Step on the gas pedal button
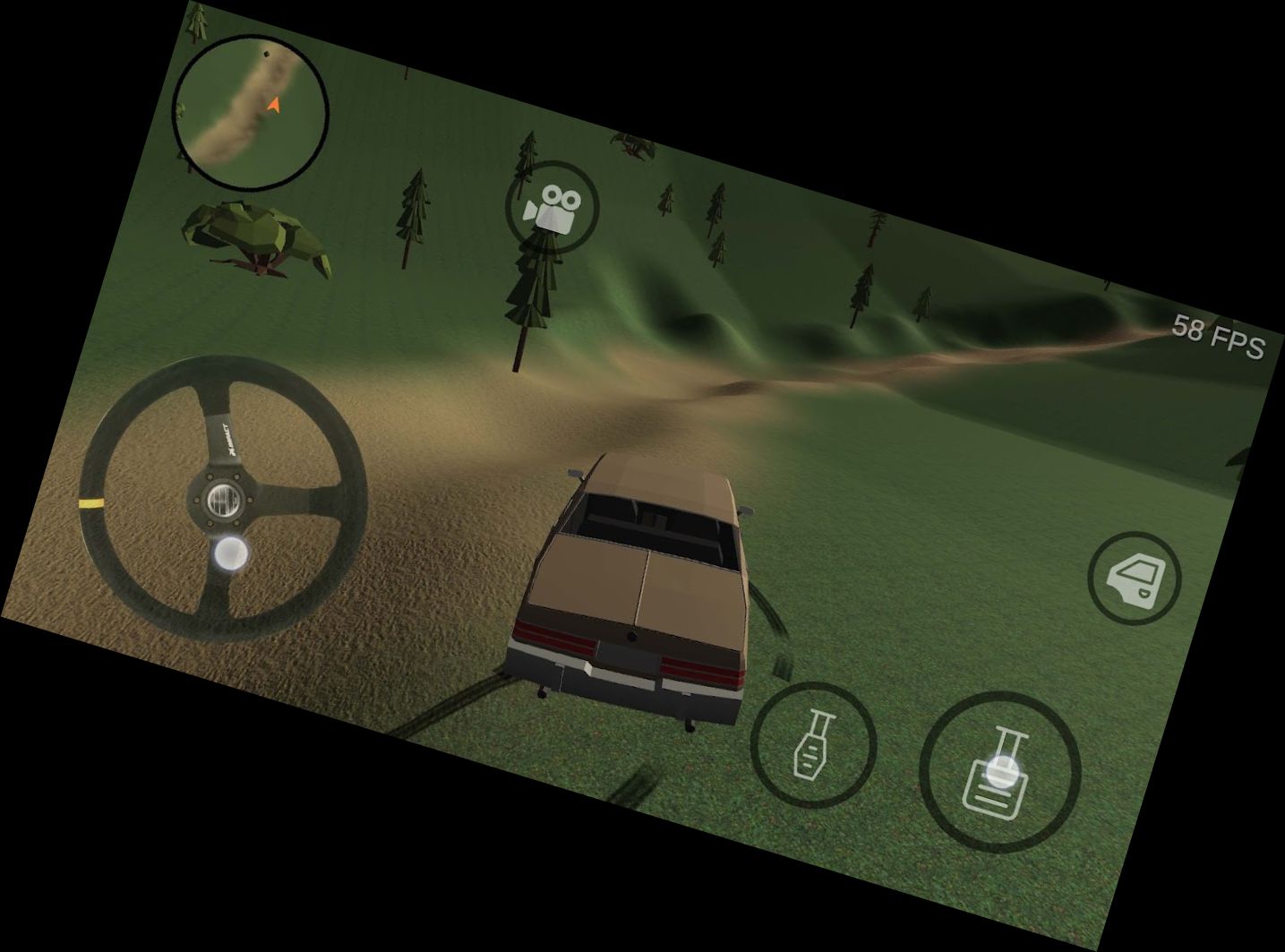 (999, 772)
